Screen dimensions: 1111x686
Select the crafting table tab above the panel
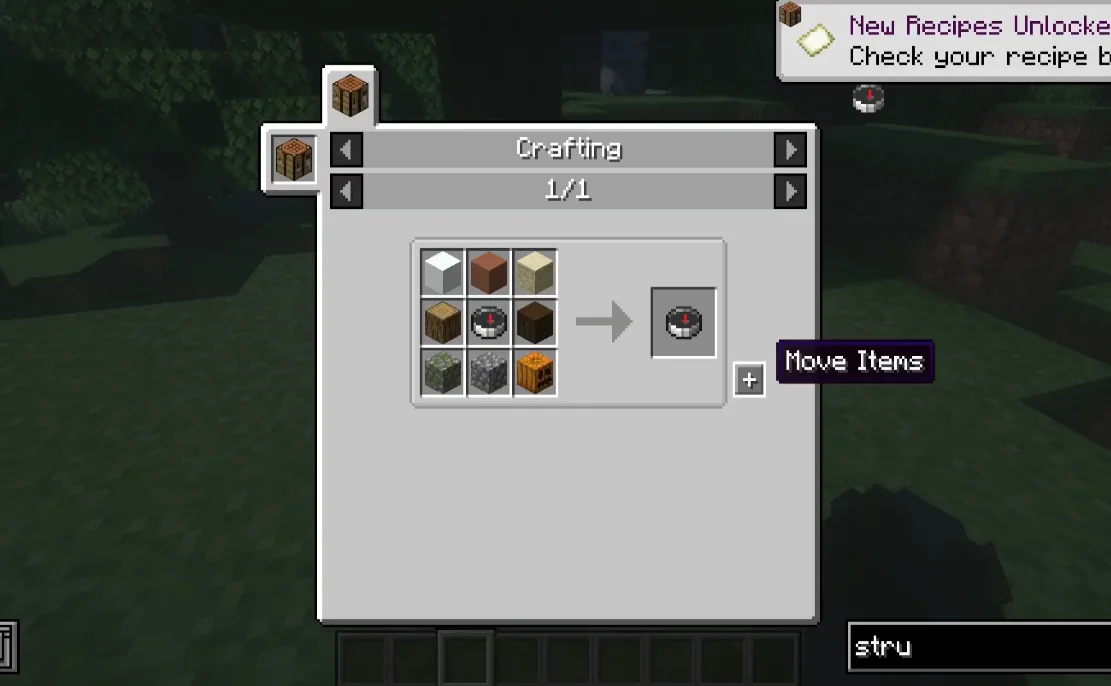point(350,97)
